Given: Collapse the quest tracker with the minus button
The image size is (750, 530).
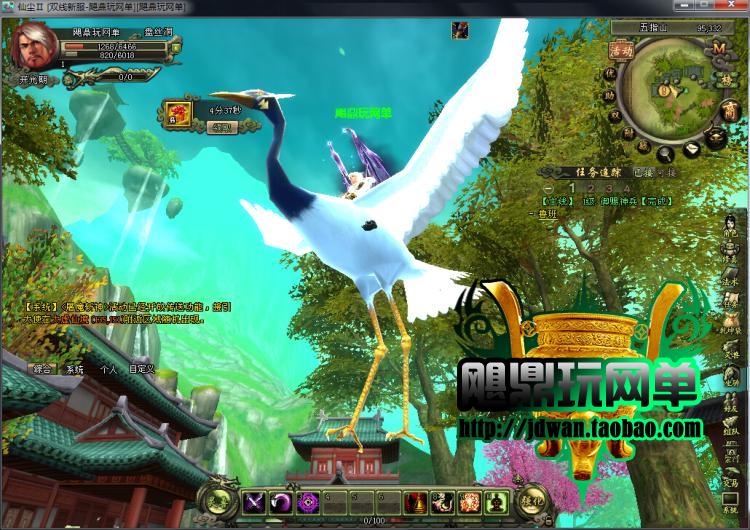Looking at the screenshot, I should 548,188.
